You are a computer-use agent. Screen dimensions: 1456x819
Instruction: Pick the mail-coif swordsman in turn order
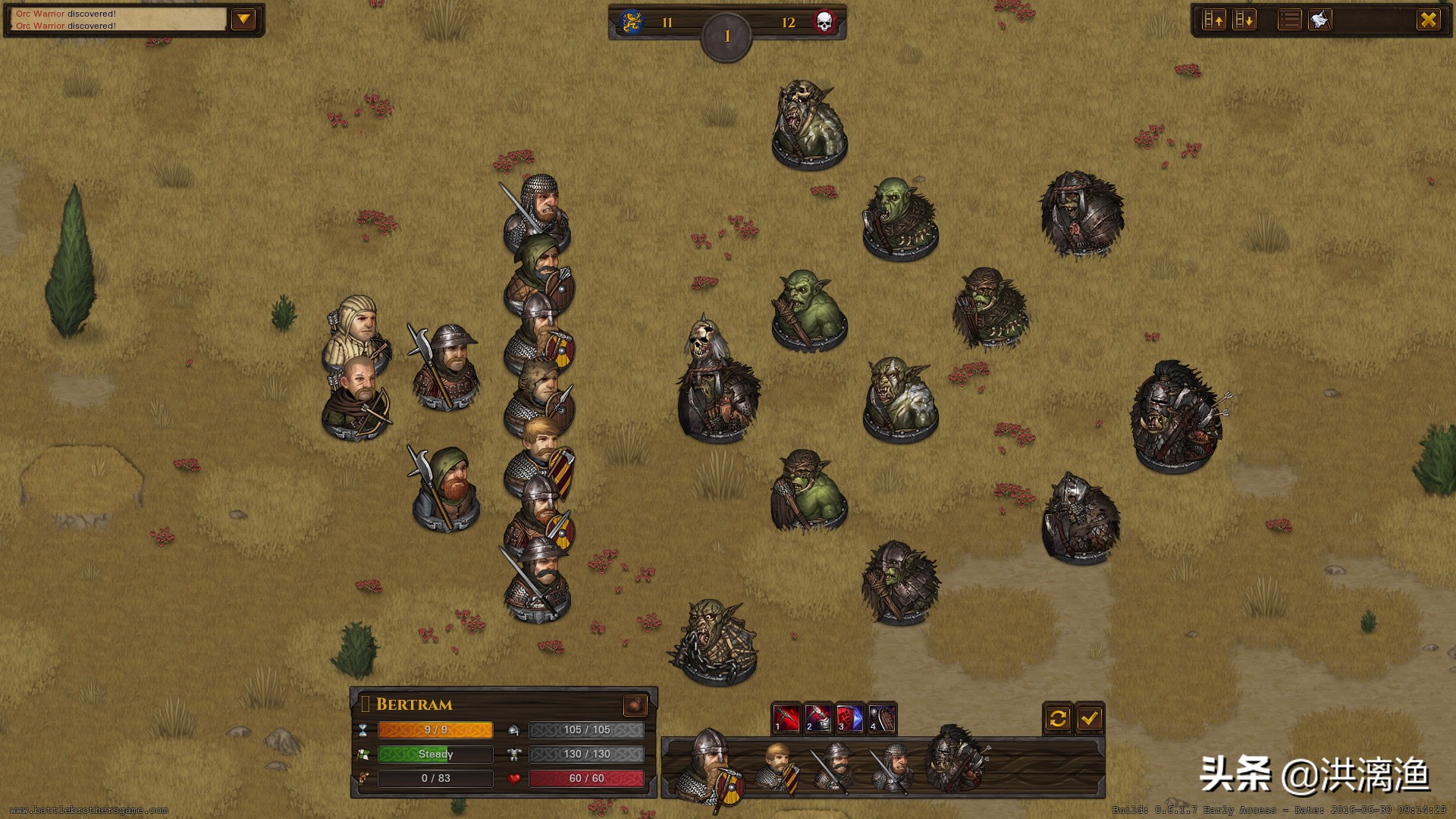pos(893,767)
